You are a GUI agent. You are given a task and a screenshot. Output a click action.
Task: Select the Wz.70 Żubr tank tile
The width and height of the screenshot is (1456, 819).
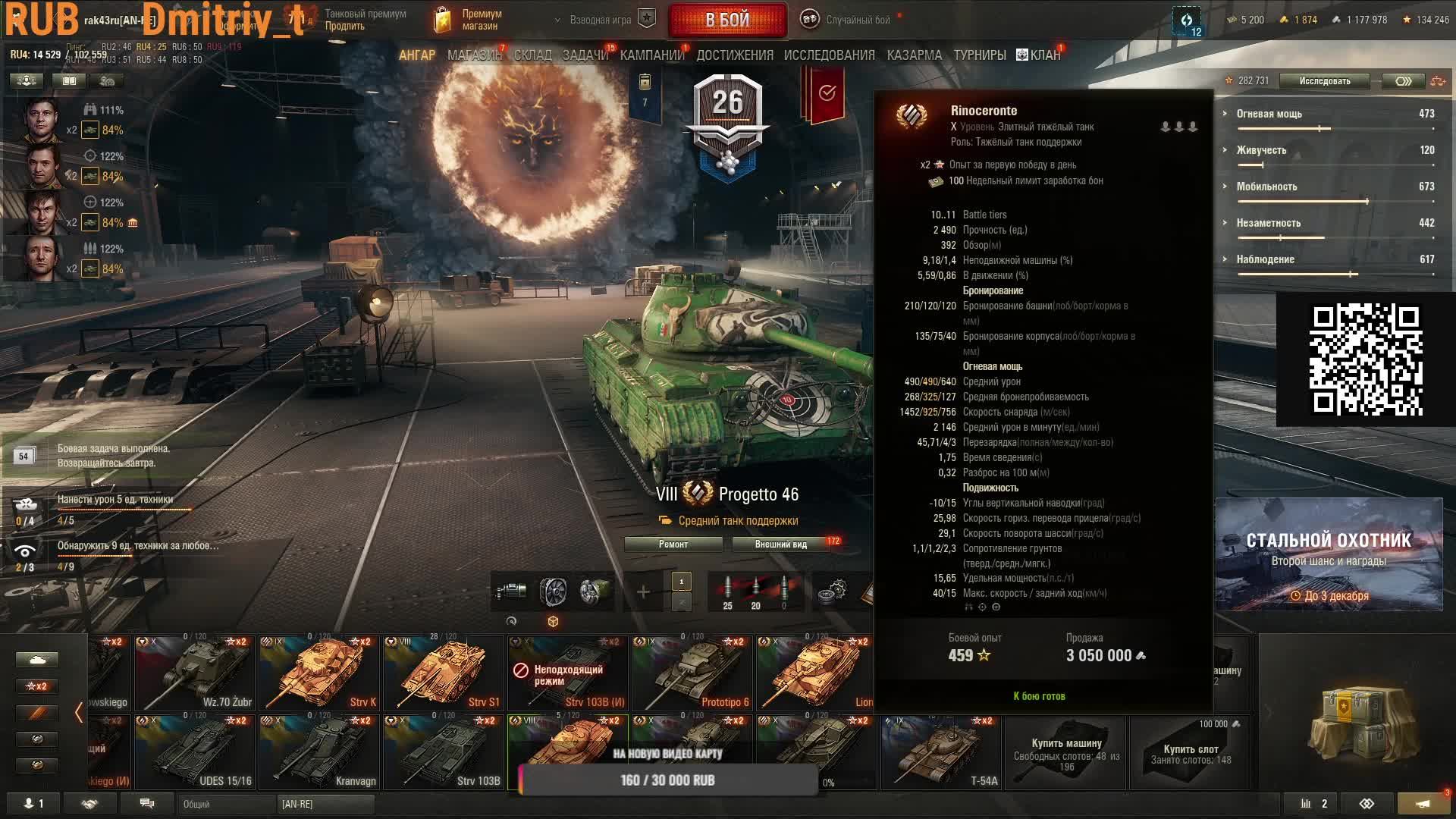click(x=194, y=673)
